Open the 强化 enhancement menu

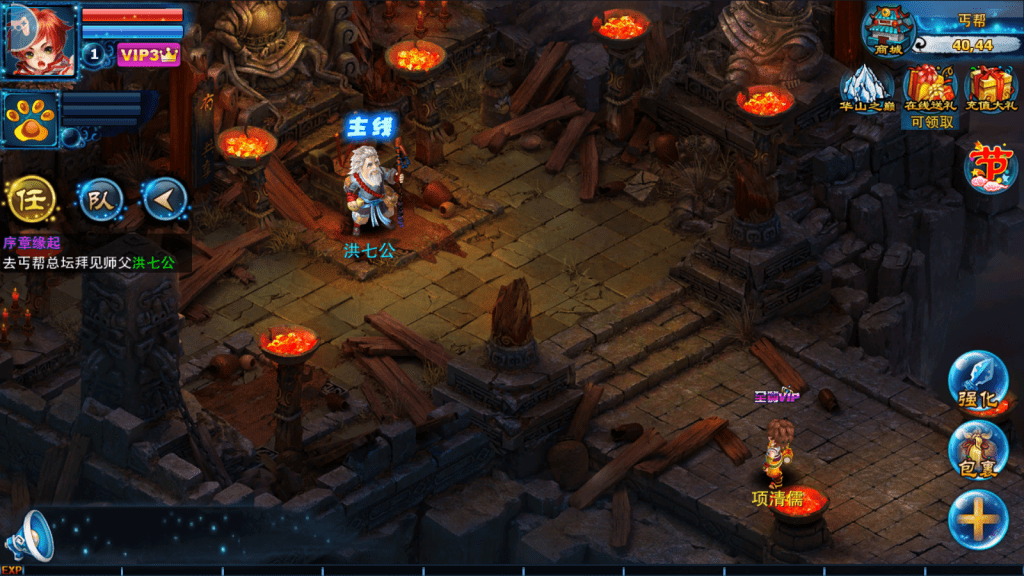(977, 382)
